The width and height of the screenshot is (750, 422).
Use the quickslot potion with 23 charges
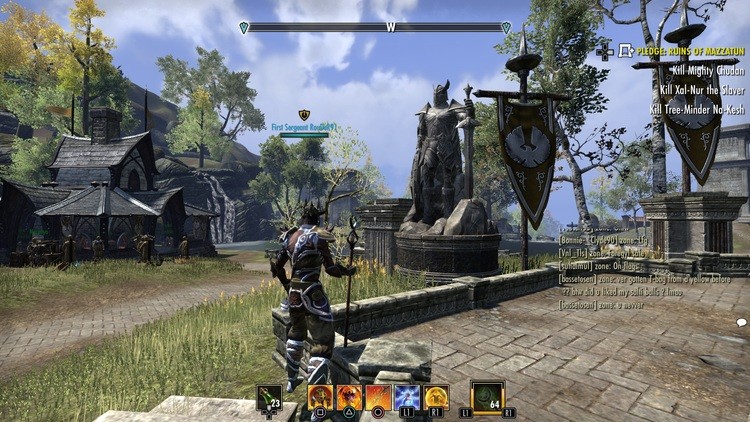tap(269, 397)
